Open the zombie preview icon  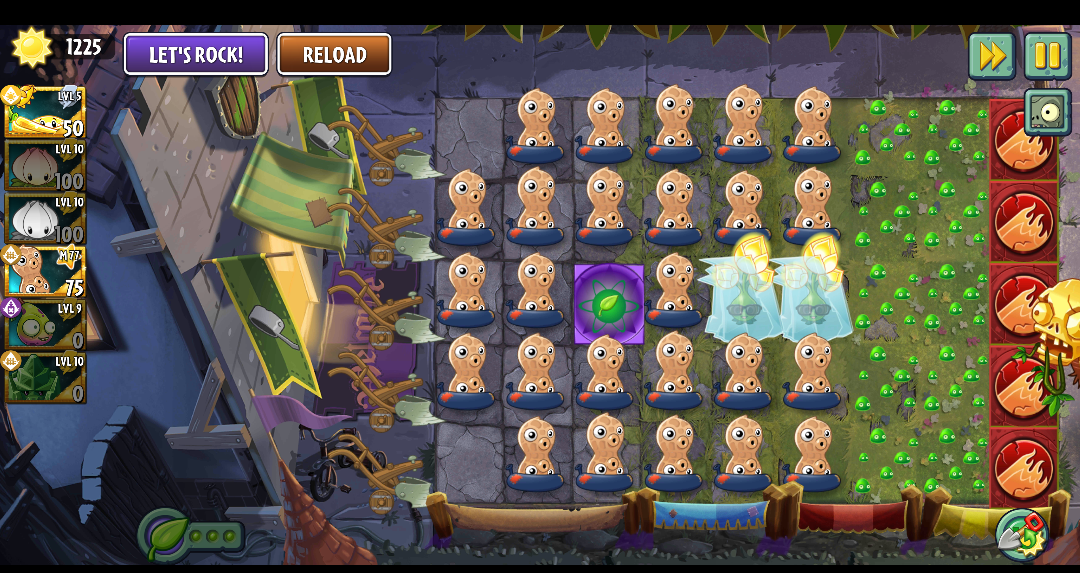point(1047,112)
